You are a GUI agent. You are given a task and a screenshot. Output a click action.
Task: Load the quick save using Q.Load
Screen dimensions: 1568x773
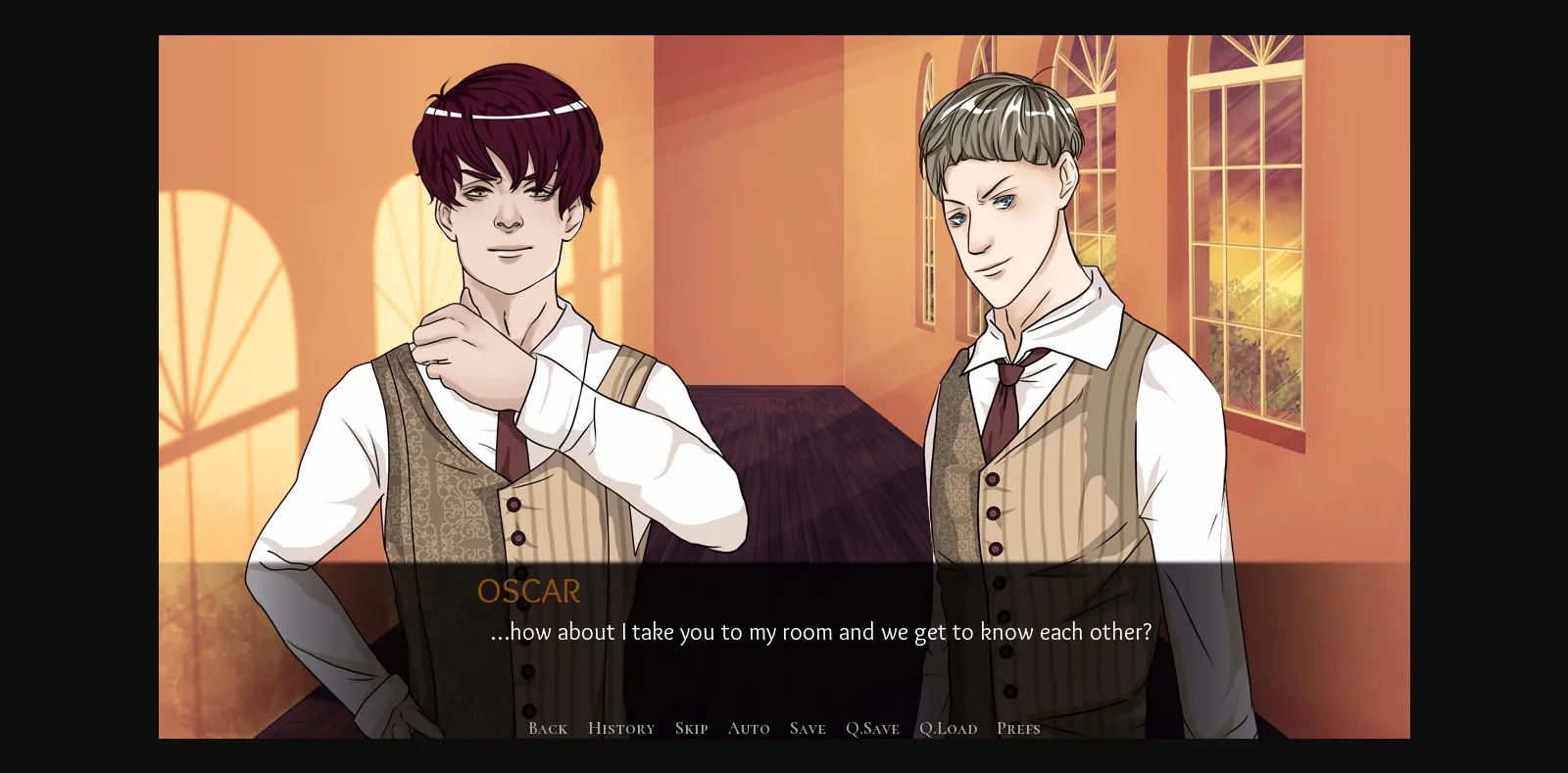[x=948, y=728]
